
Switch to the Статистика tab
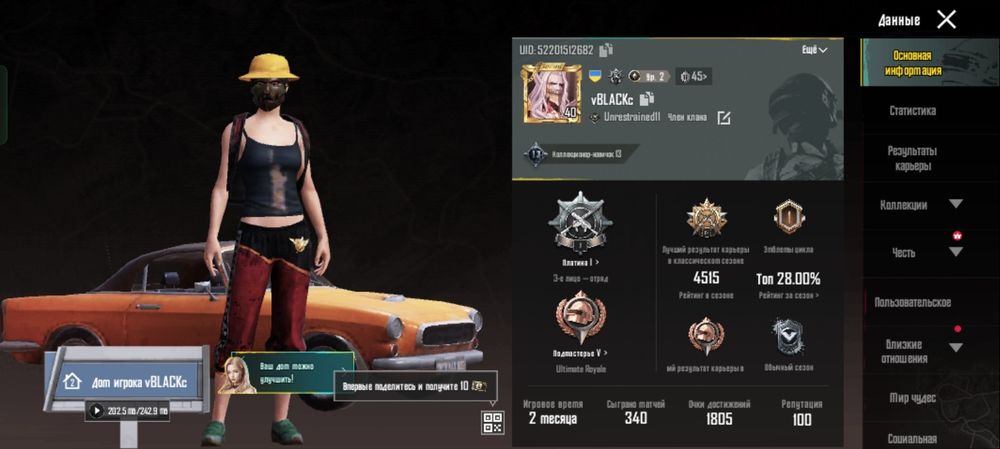click(912, 111)
